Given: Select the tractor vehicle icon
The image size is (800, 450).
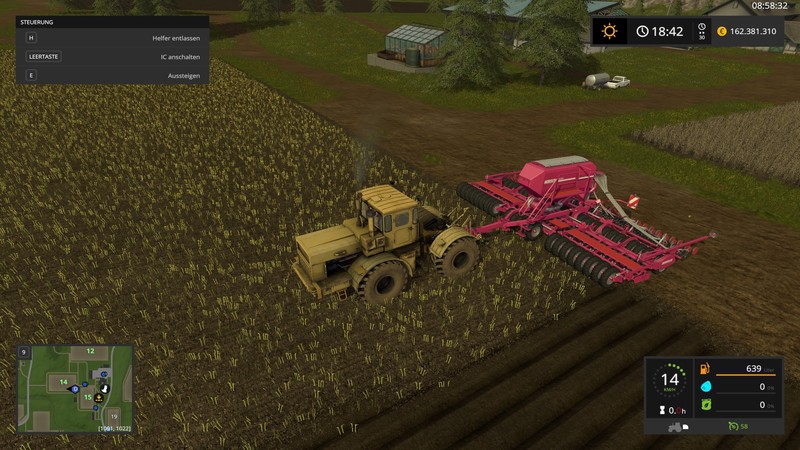Looking at the screenshot, I should [x=676, y=427].
